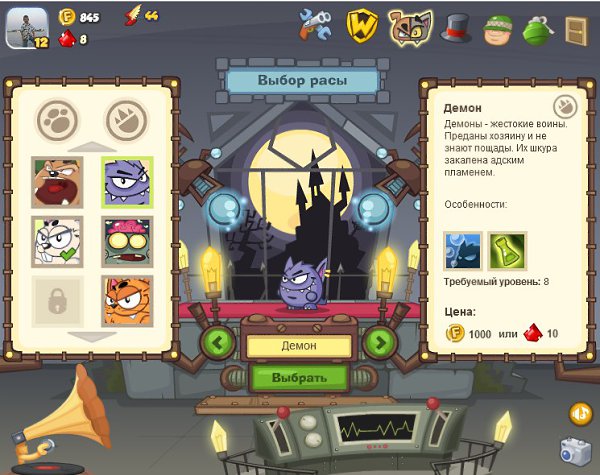Exit through the wooden door icon
Screen dimensions: 600x475
tap(576, 27)
